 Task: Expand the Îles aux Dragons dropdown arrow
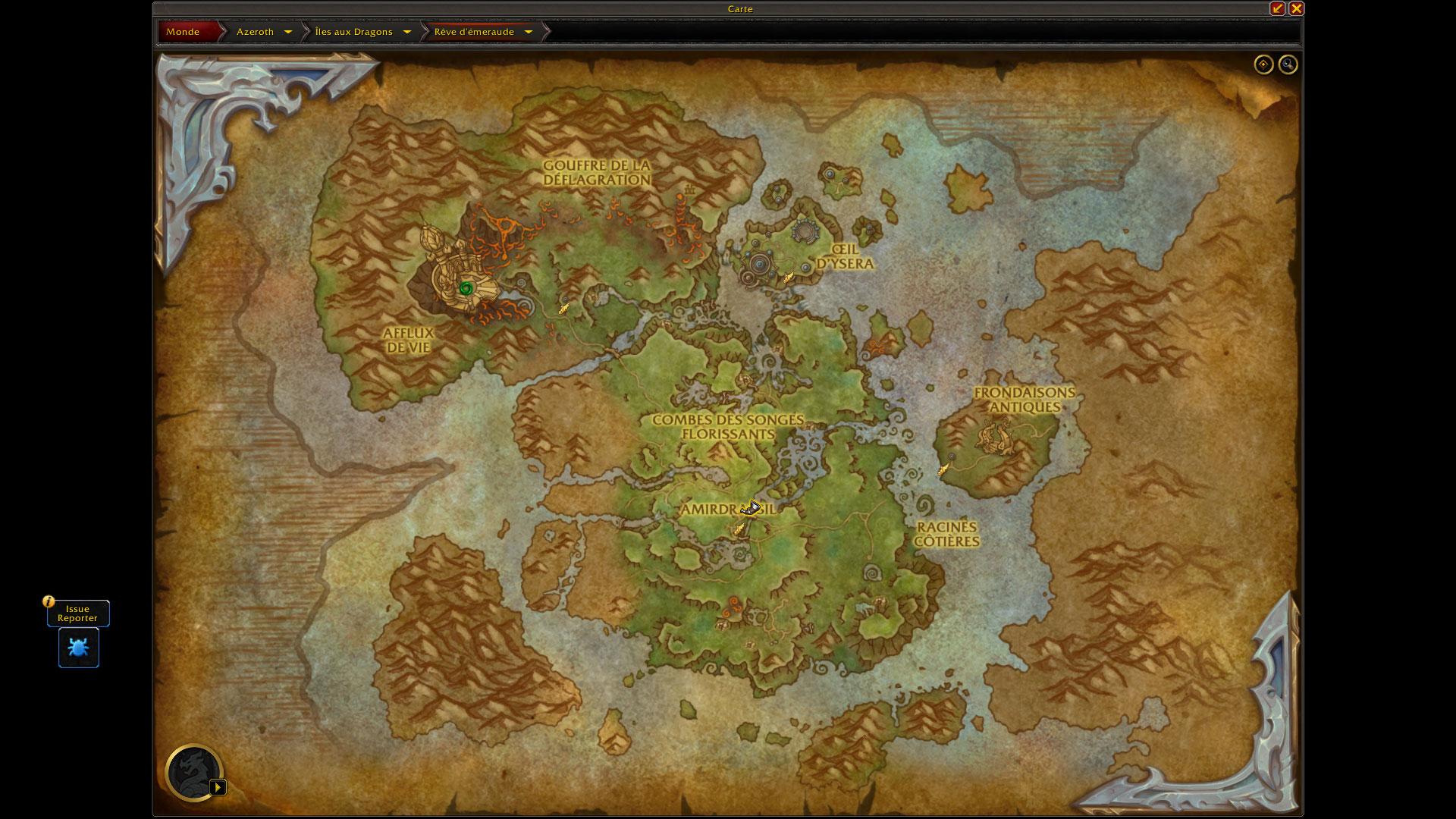(x=407, y=32)
